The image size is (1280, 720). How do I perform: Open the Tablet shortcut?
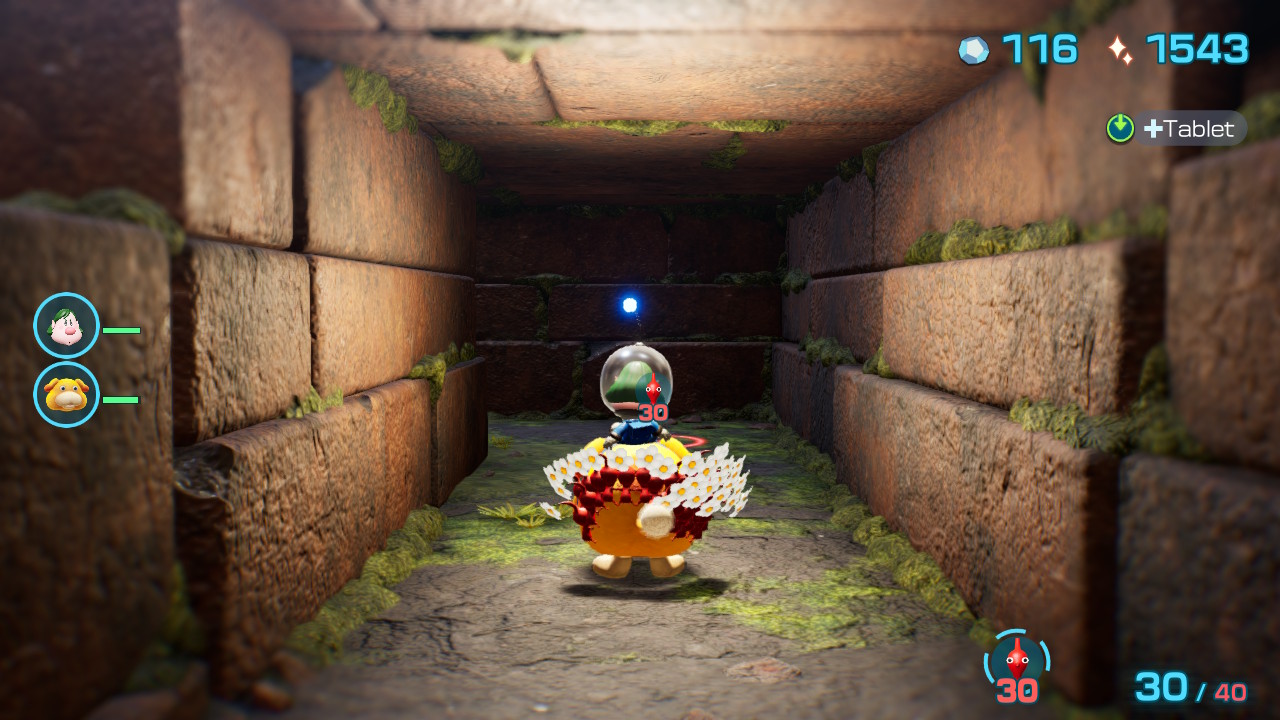1176,129
